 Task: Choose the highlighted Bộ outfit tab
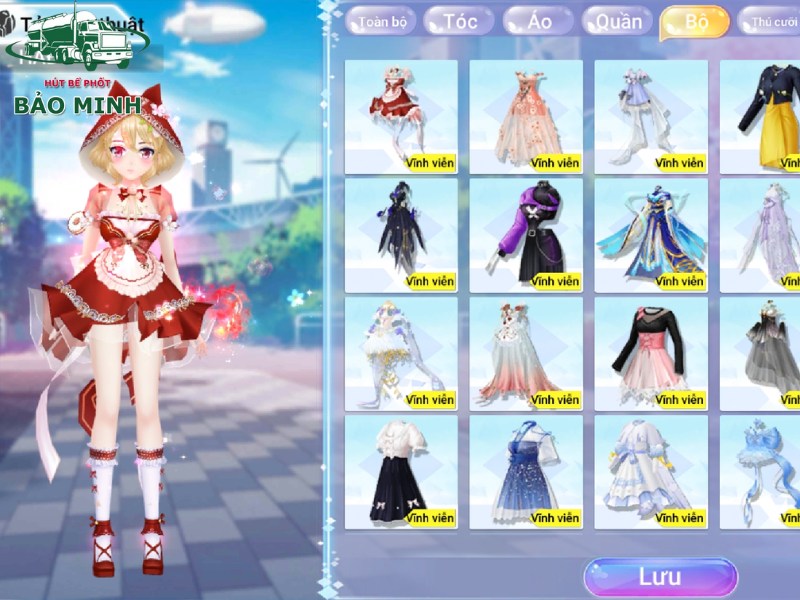coord(695,22)
